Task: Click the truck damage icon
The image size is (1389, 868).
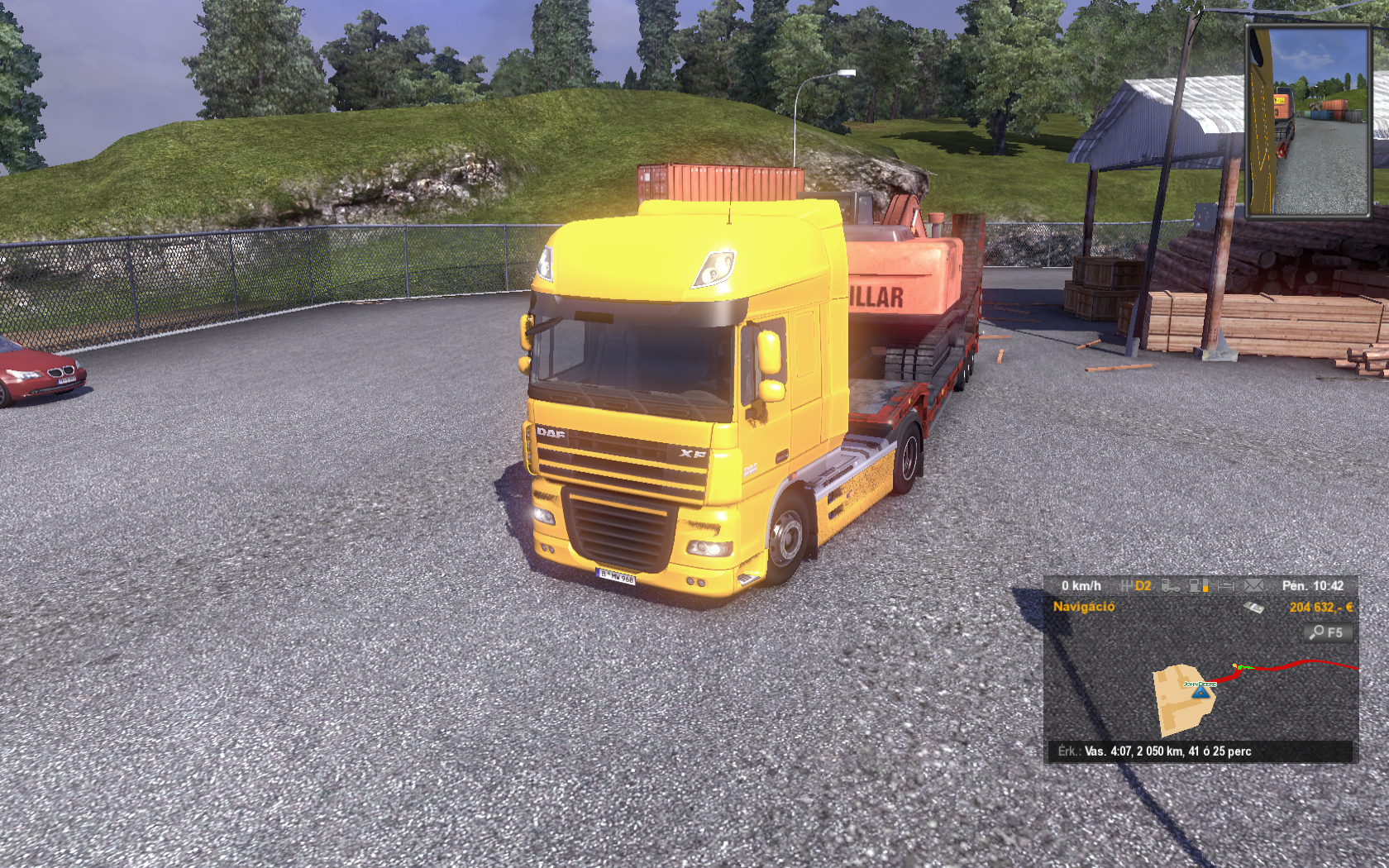Action: click(1170, 585)
